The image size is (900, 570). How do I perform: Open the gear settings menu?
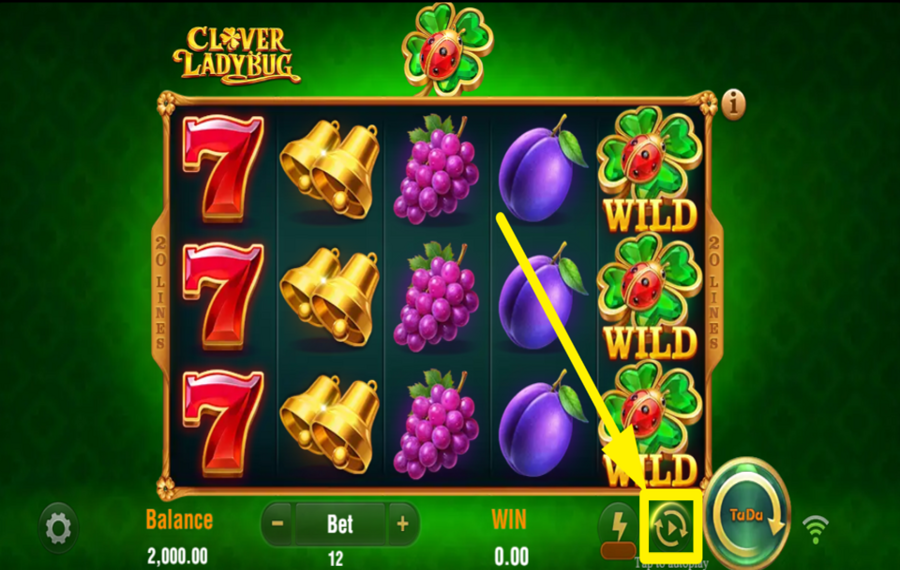tap(58, 527)
